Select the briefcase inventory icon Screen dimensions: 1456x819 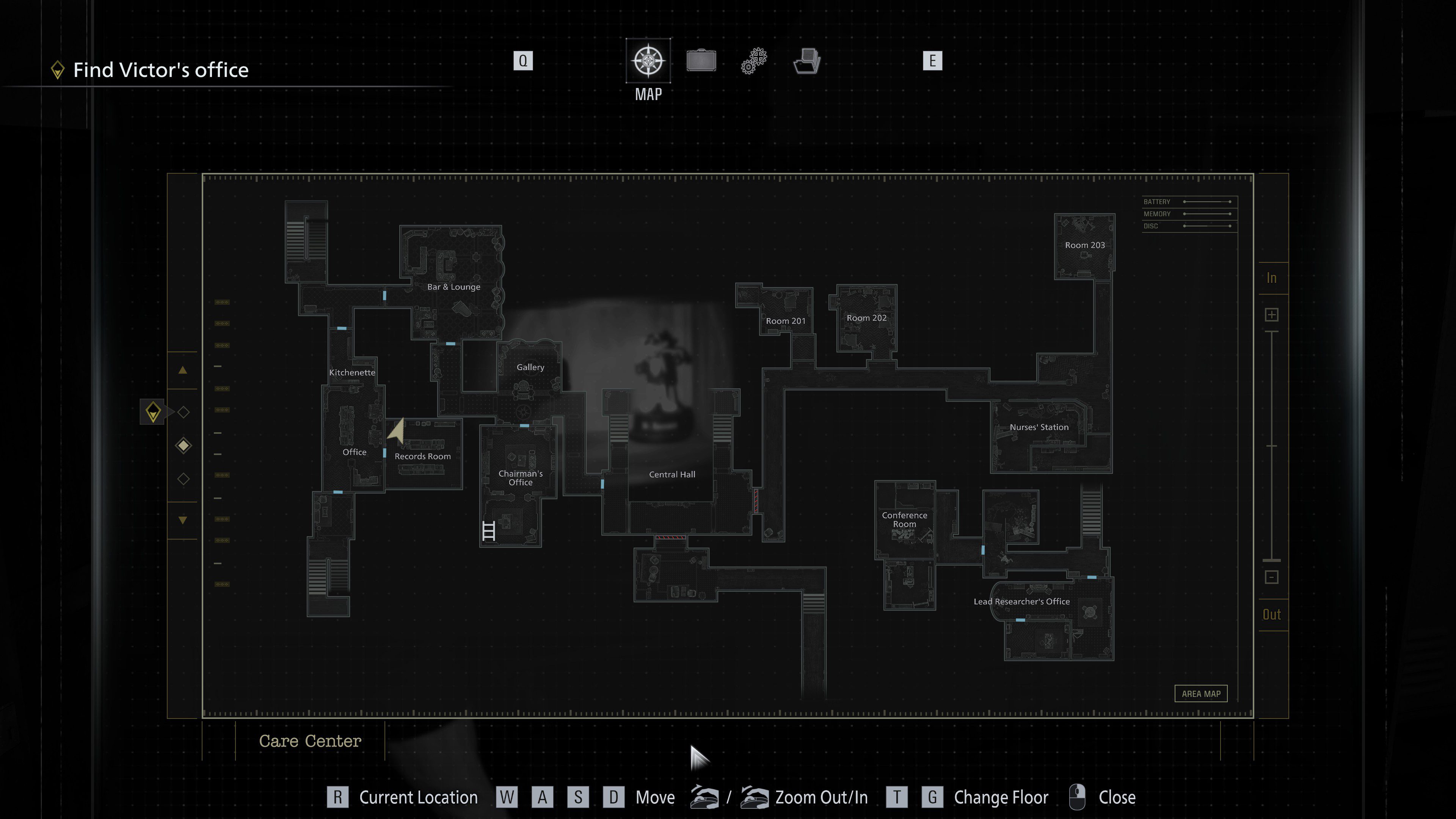701,61
